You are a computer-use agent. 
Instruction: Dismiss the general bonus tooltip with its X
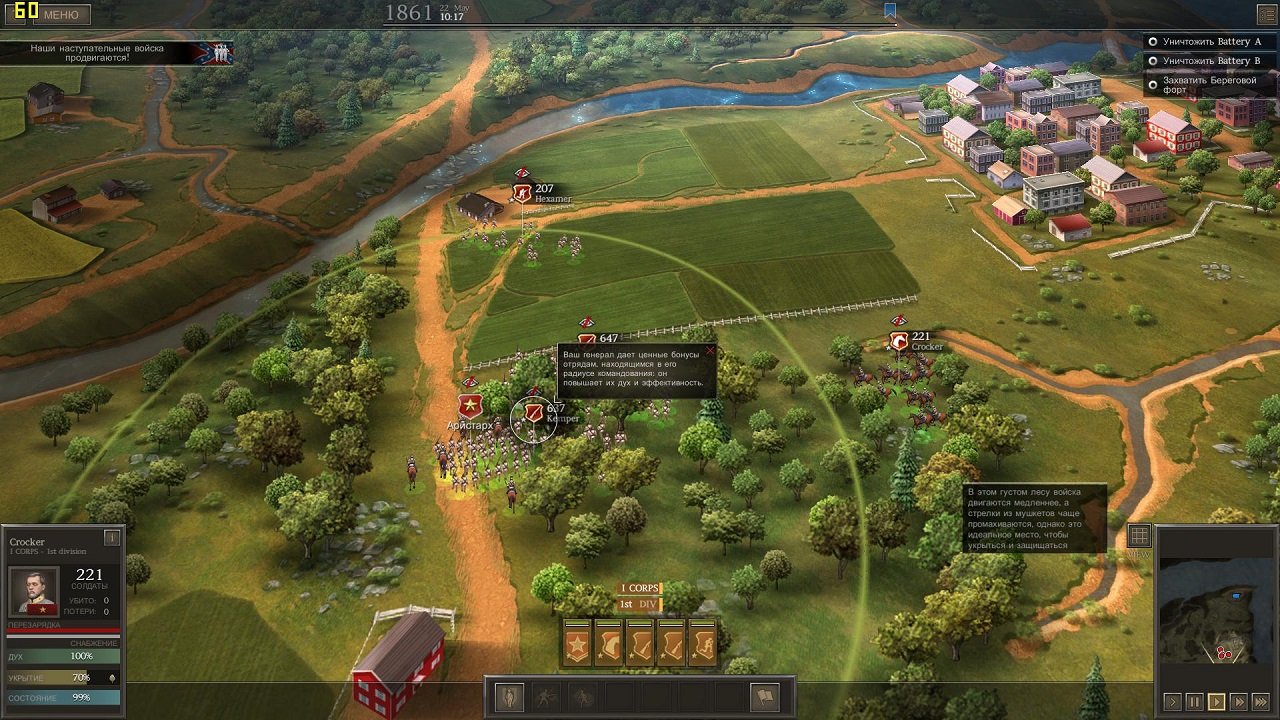pyautogui.click(x=711, y=351)
